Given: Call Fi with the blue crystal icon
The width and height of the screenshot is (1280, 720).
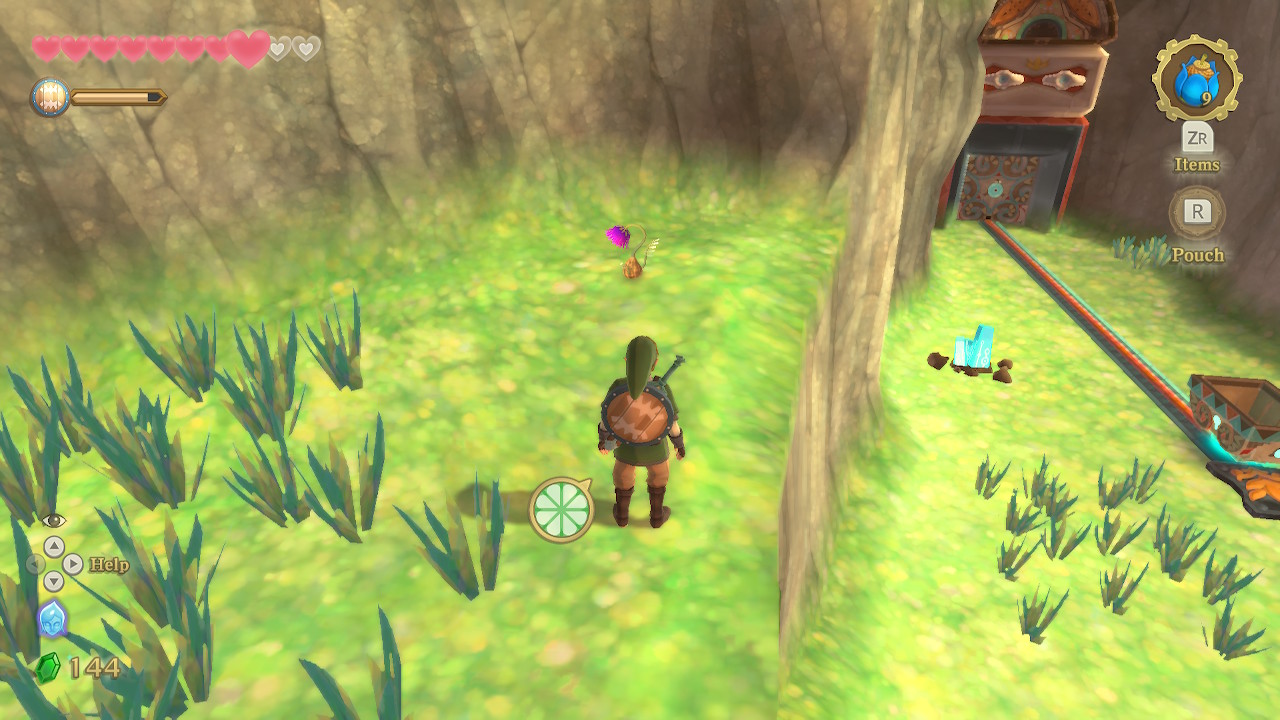Looking at the screenshot, I should tap(52, 619).
